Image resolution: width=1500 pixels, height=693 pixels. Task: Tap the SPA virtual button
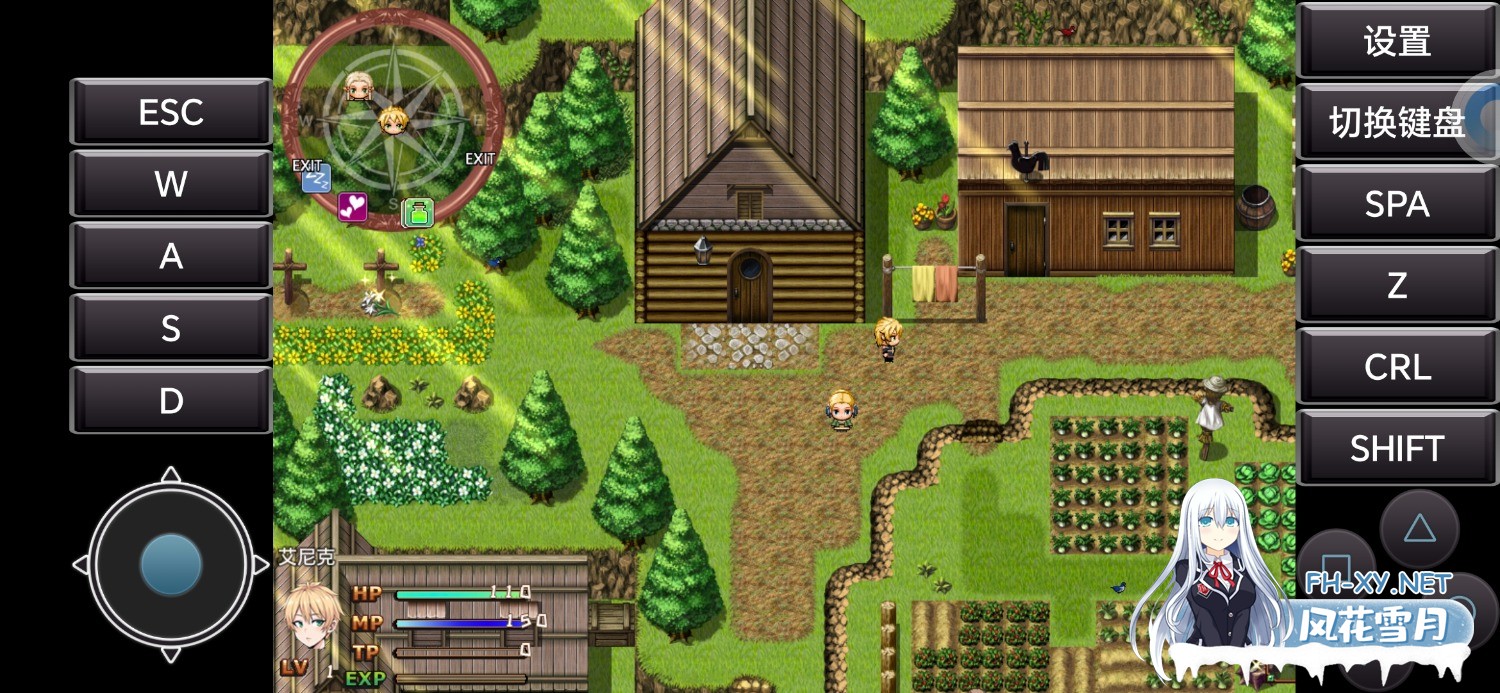coord(1397,204)
